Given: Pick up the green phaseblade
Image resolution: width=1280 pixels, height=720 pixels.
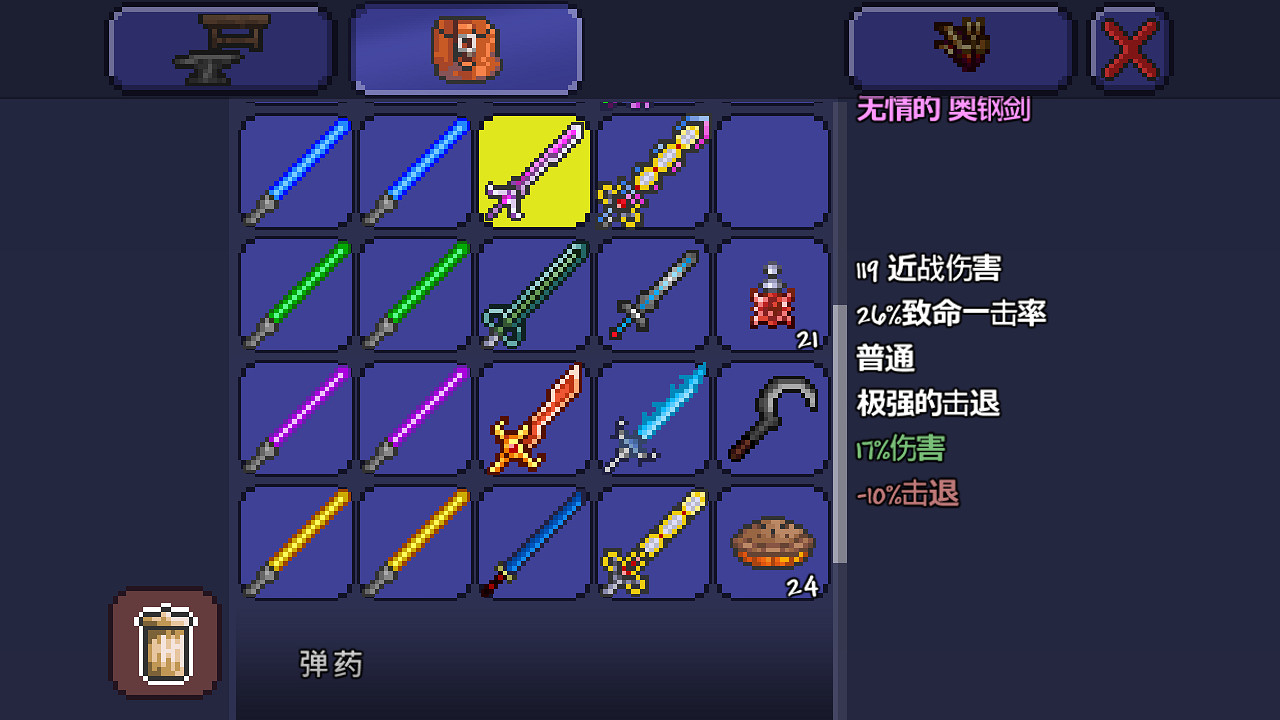Looking at the screenshot, I should coord(293,295).
